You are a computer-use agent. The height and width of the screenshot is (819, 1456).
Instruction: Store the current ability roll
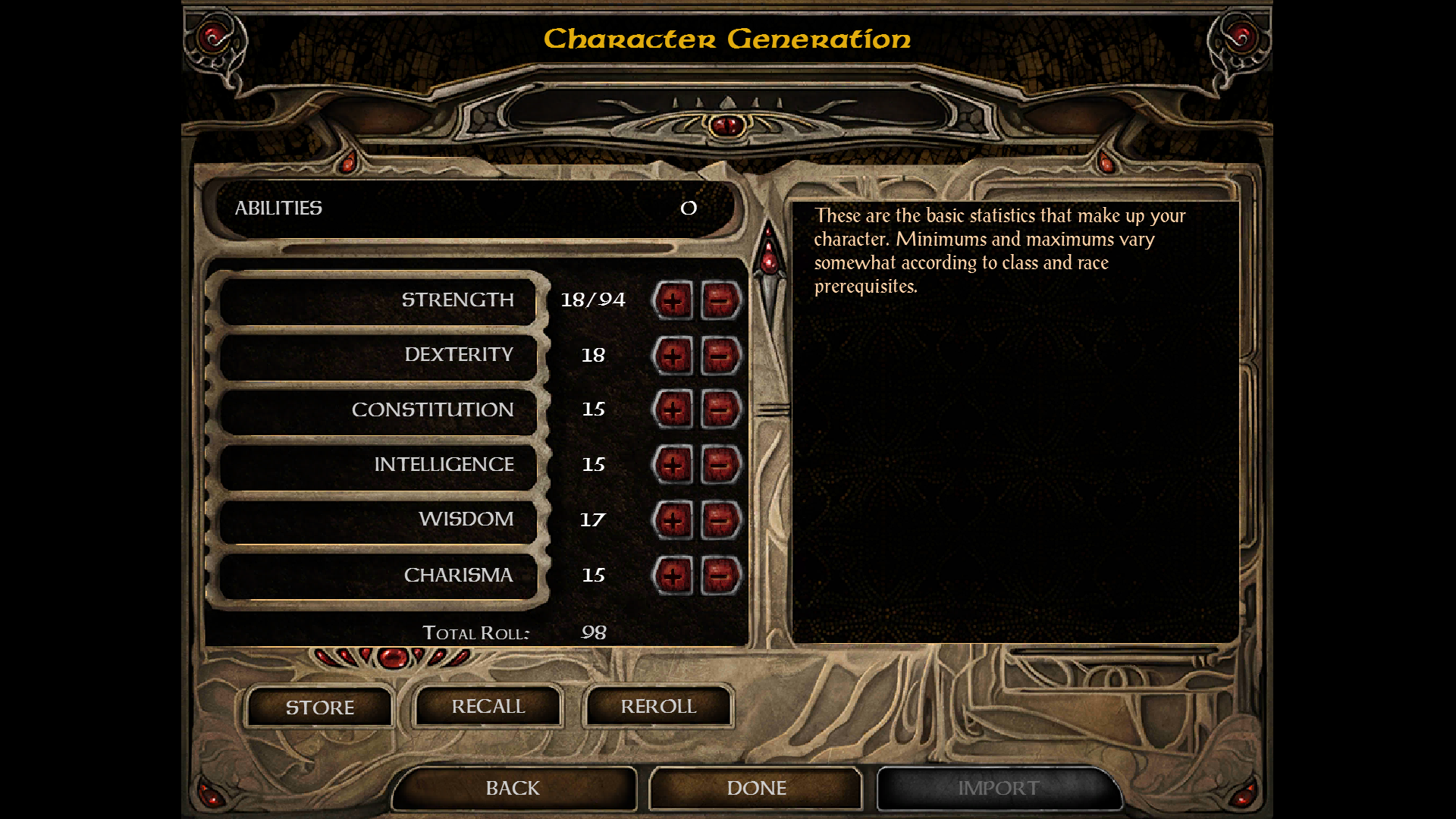[319, 708]
